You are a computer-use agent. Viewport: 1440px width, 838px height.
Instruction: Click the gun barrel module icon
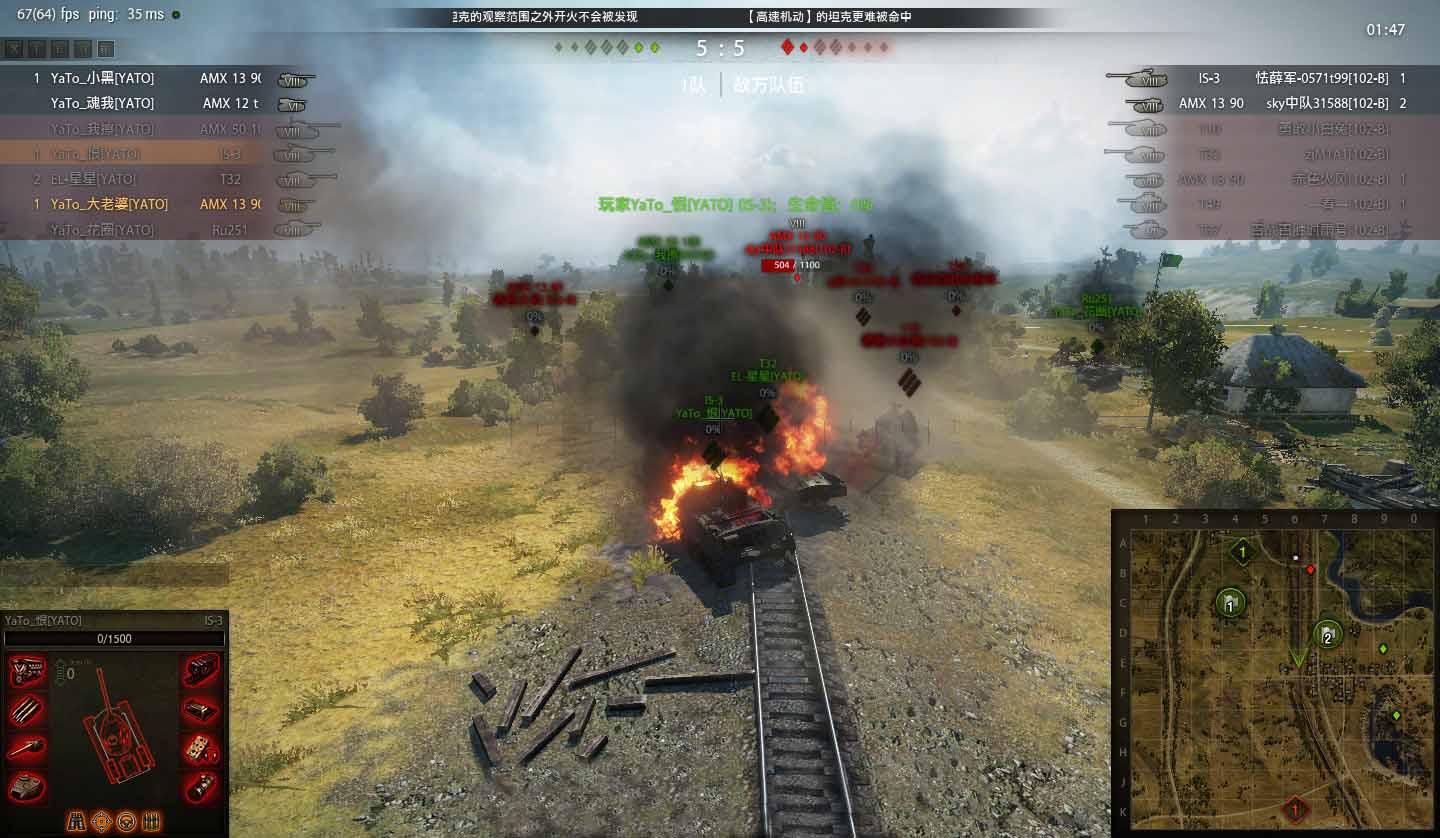coord(27,748)
